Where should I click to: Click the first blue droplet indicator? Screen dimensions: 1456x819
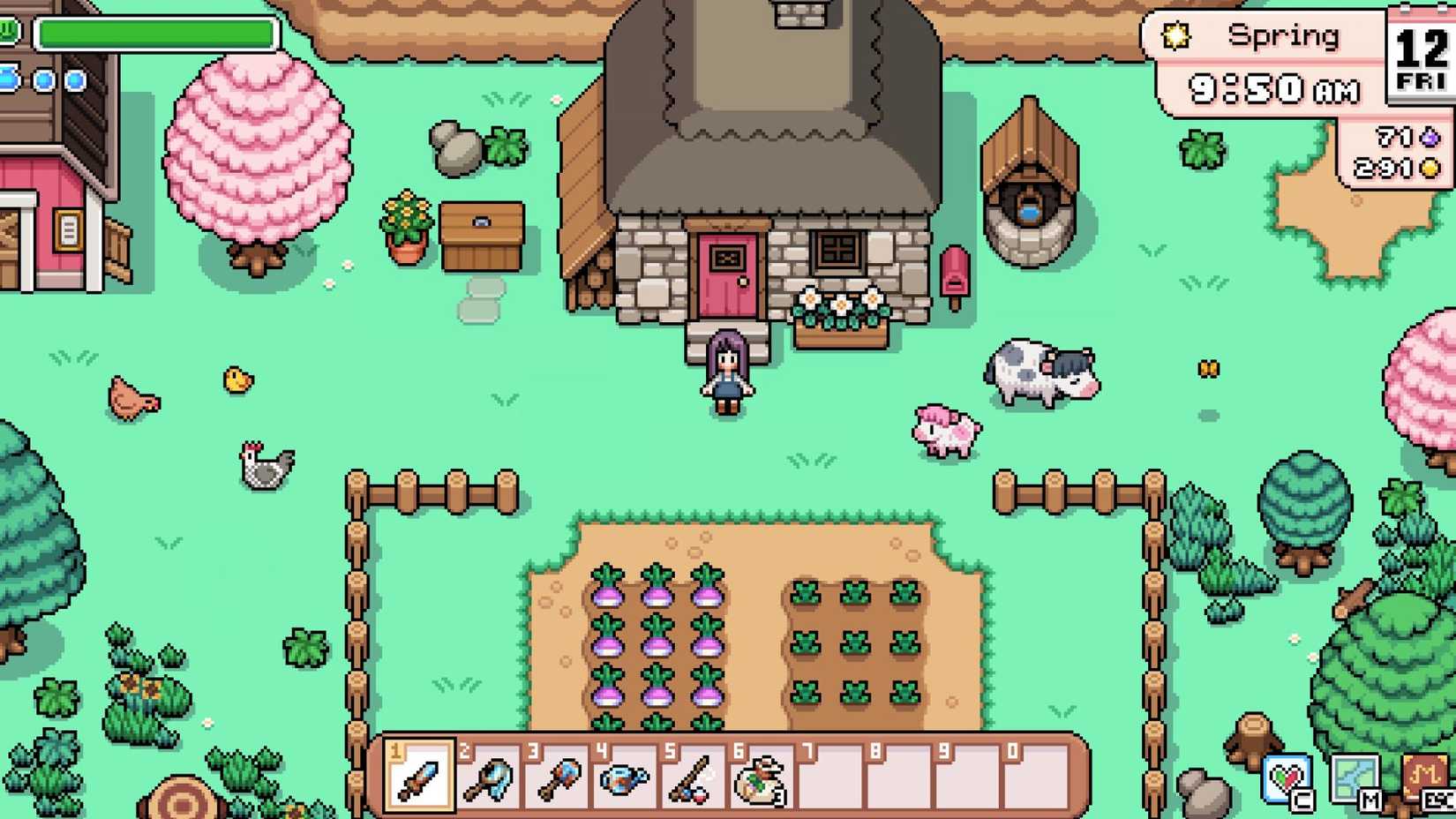click(7, 78)
